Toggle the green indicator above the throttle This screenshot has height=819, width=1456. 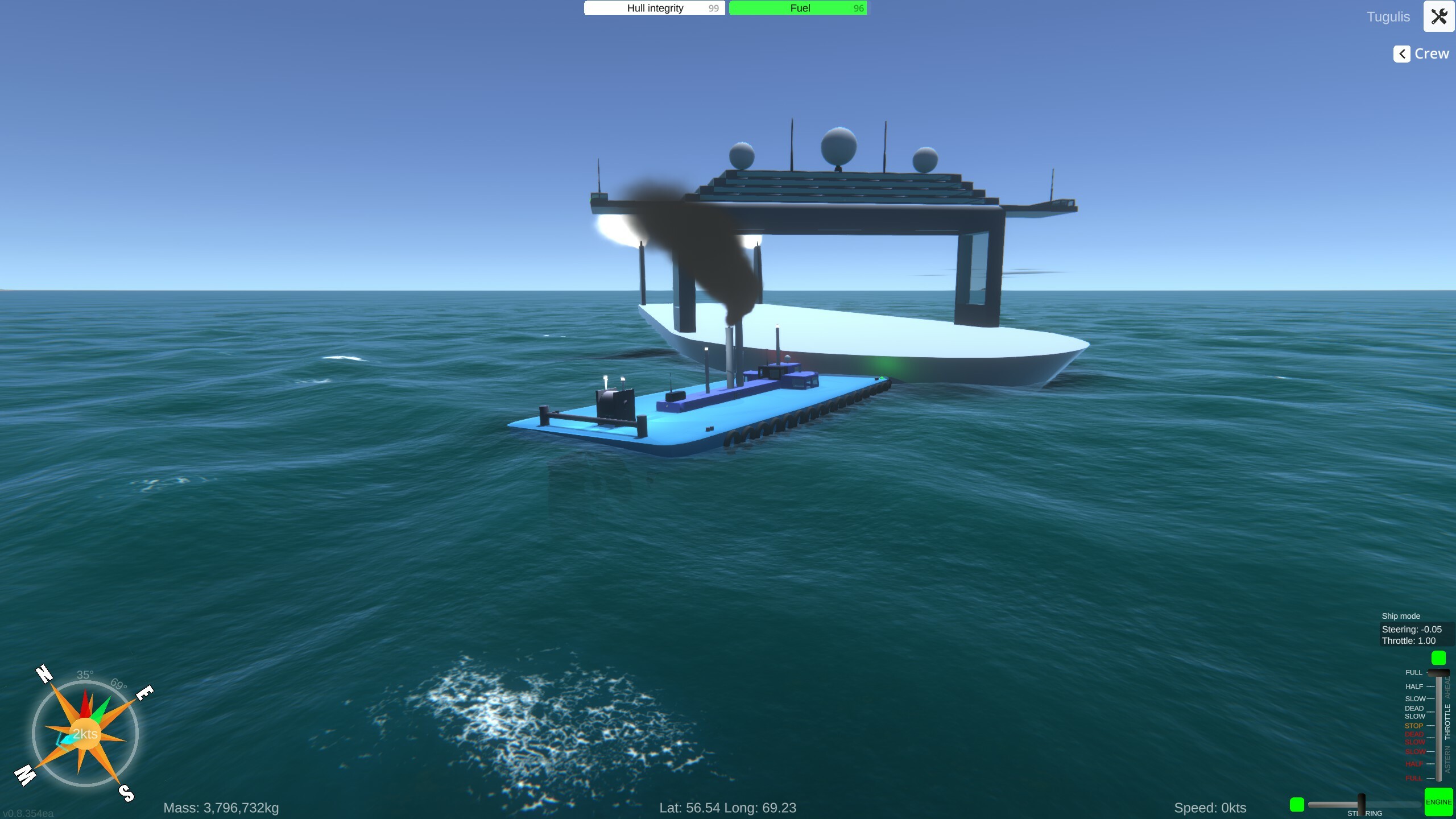tap(1440, 658)
